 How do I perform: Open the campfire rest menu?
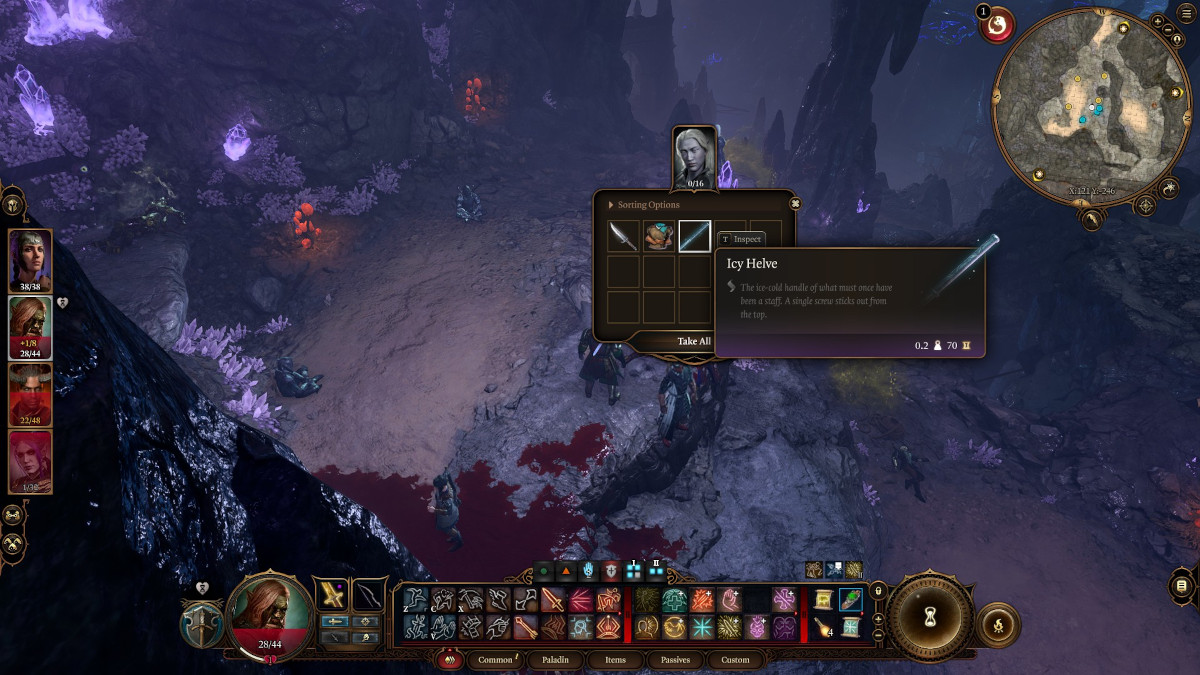tap(999, 624)
